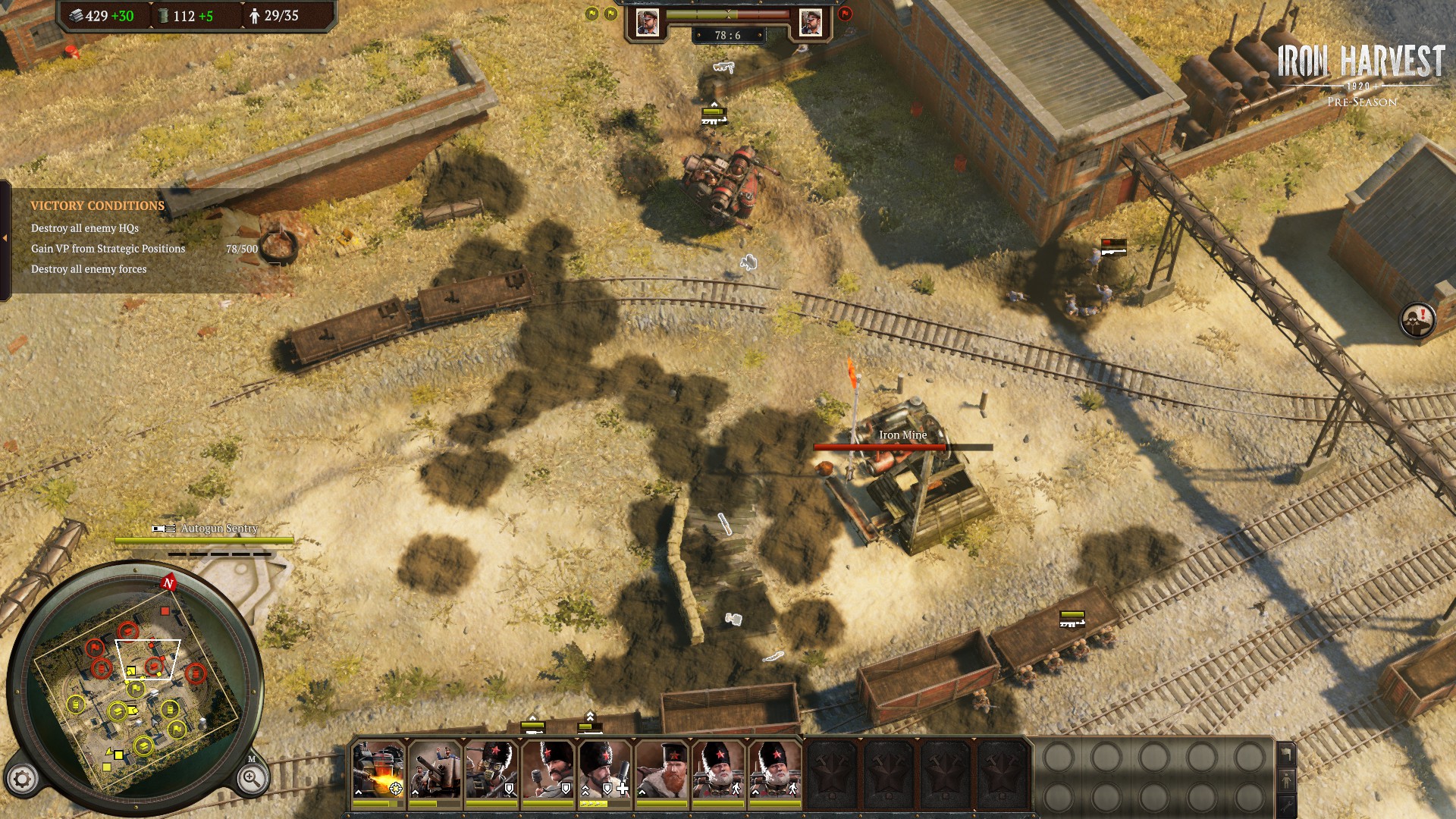Click the minimap magnifier zoom button
The image size is (1456, 819).
point(251,778)
